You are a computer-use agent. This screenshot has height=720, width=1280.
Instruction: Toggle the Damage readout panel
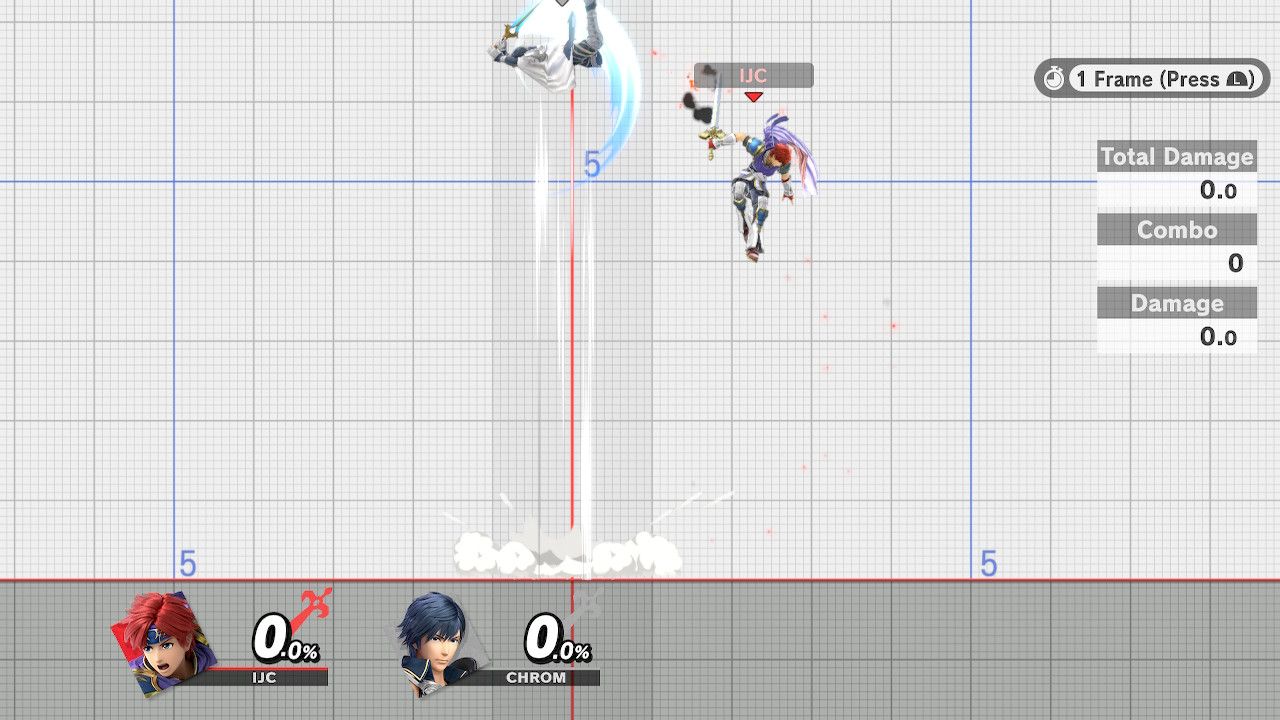pos(1177,303)
